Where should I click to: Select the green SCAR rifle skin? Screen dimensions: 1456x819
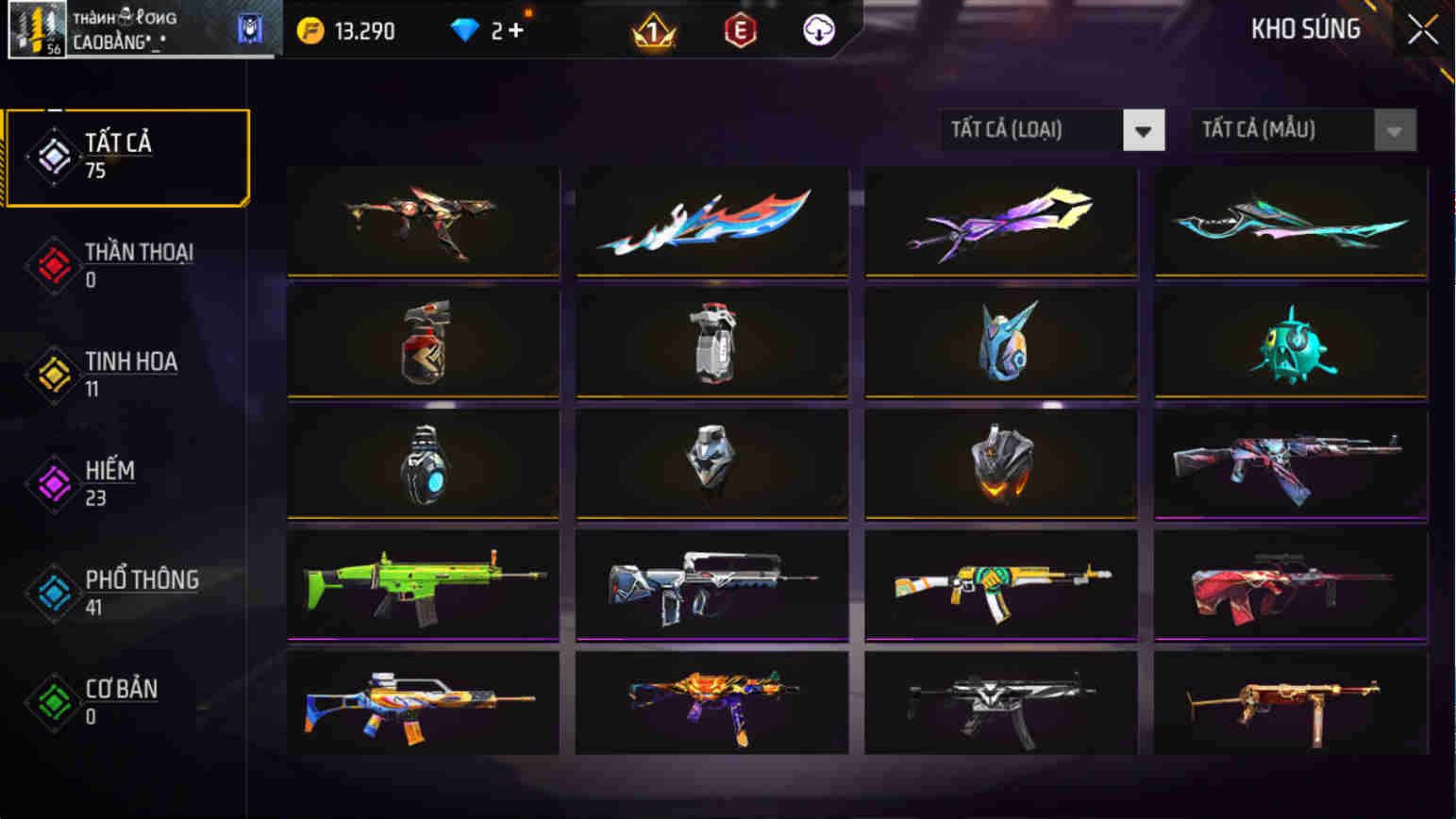tap(421, 586)
